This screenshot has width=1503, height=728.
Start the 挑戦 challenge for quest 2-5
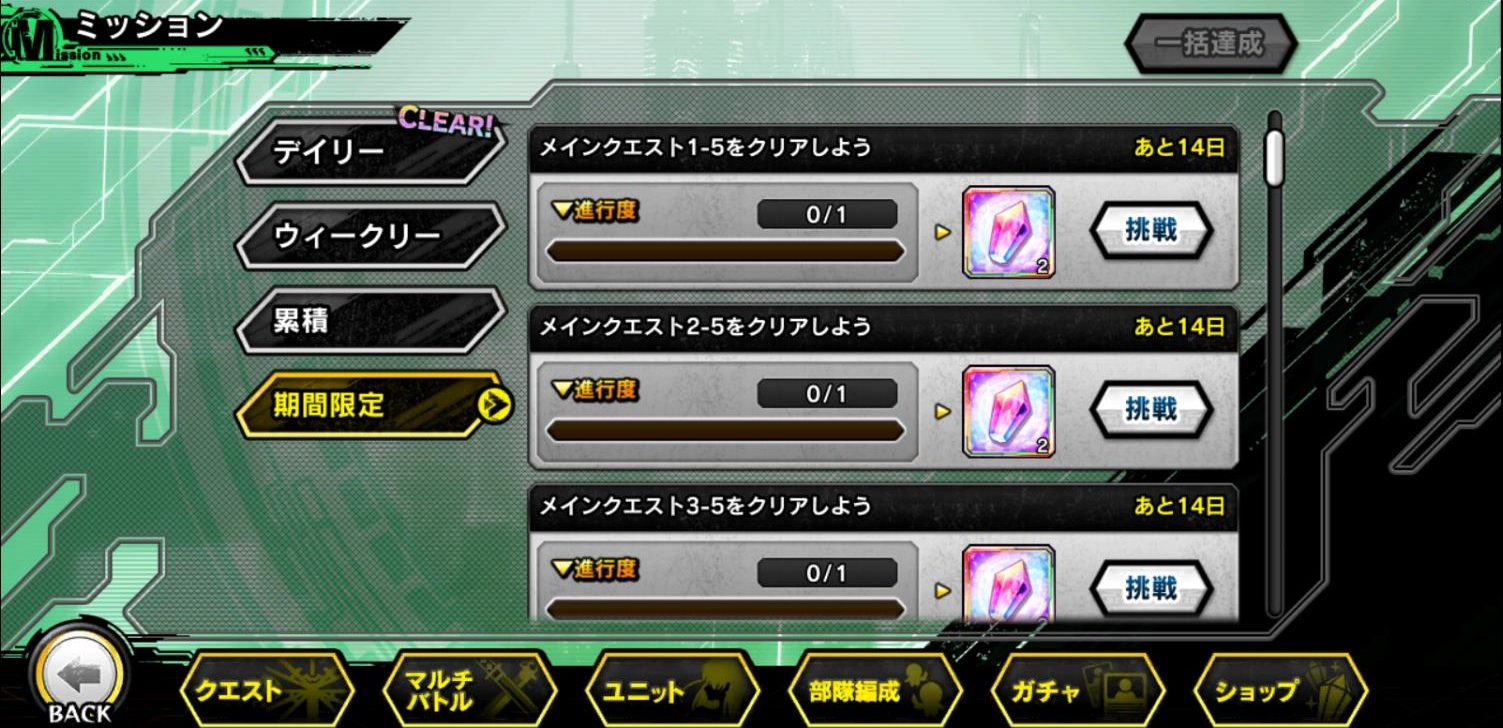coord(1152,411)
